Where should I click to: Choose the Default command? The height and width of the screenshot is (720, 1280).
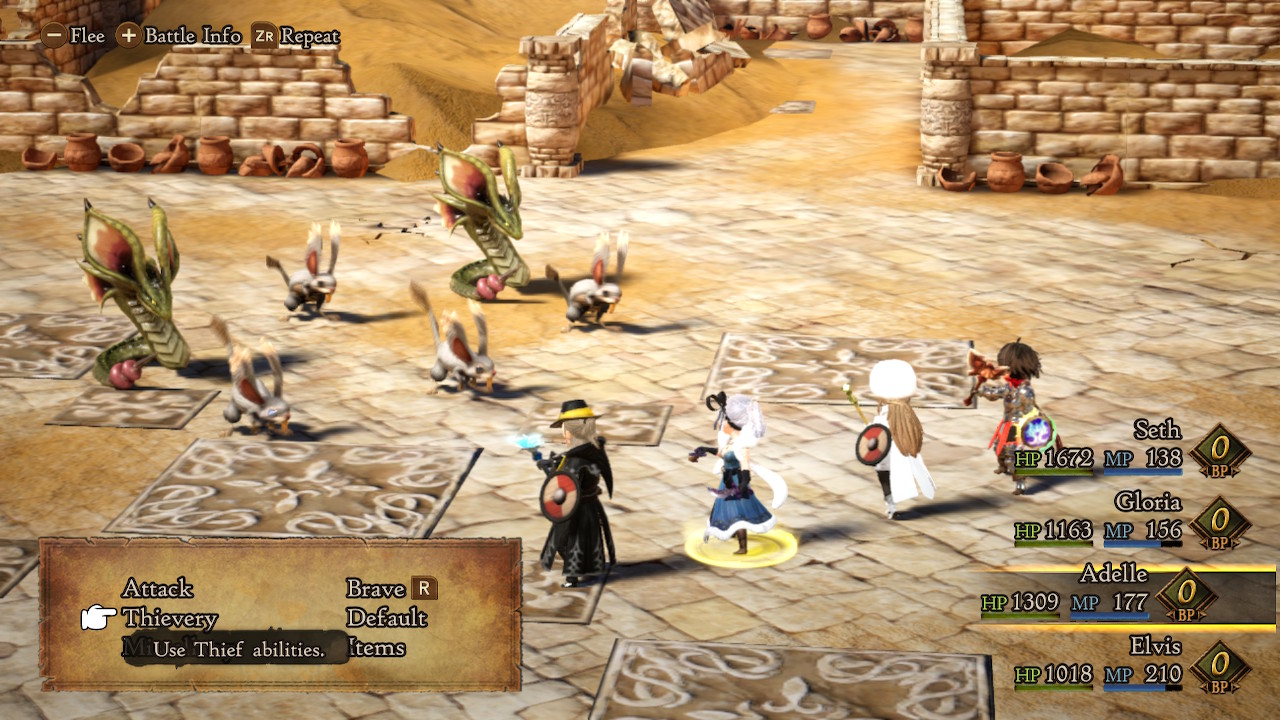click(386, 618)
